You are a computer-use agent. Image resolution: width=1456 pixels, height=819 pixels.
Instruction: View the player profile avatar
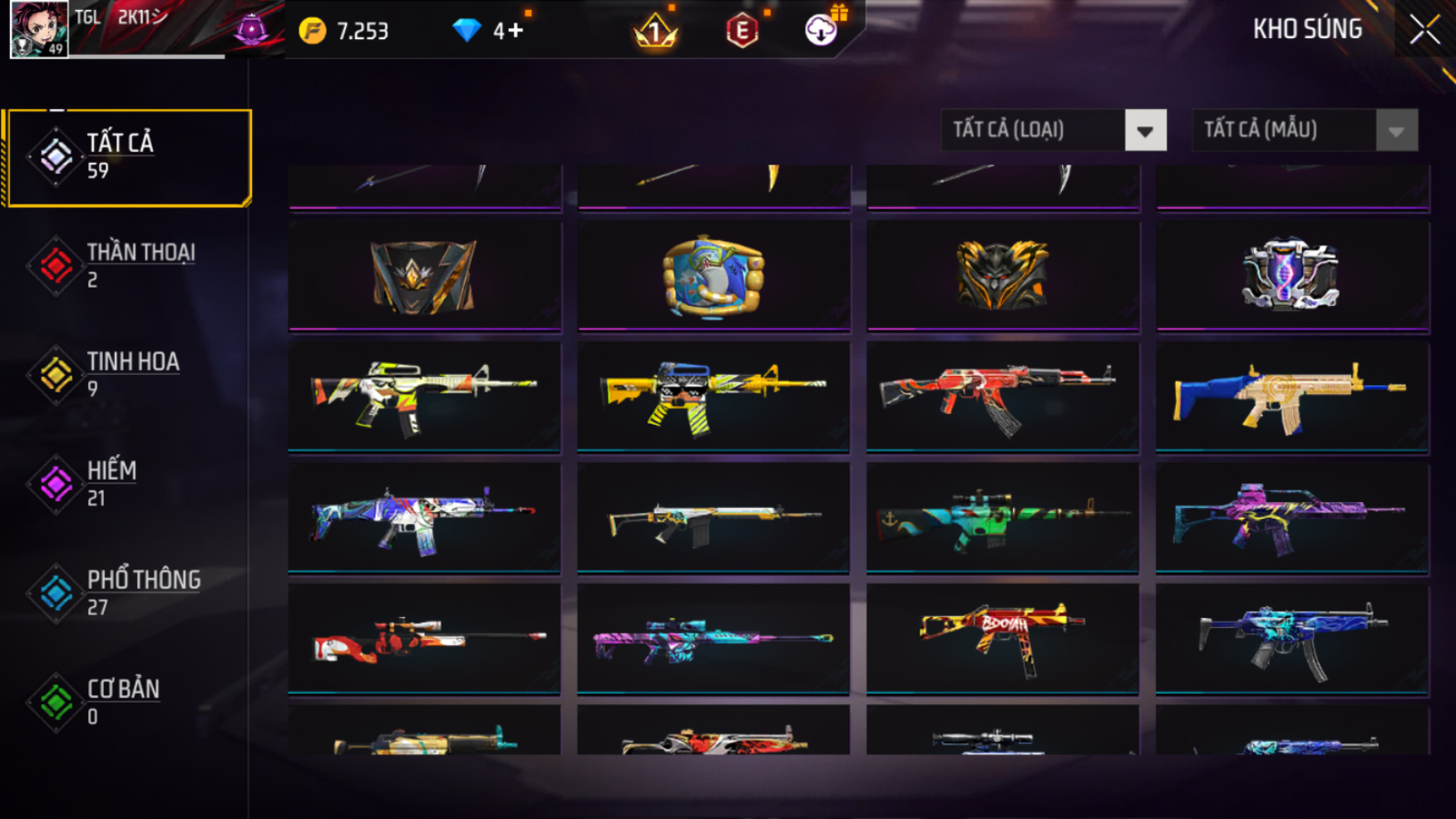[x=39, y=29]
